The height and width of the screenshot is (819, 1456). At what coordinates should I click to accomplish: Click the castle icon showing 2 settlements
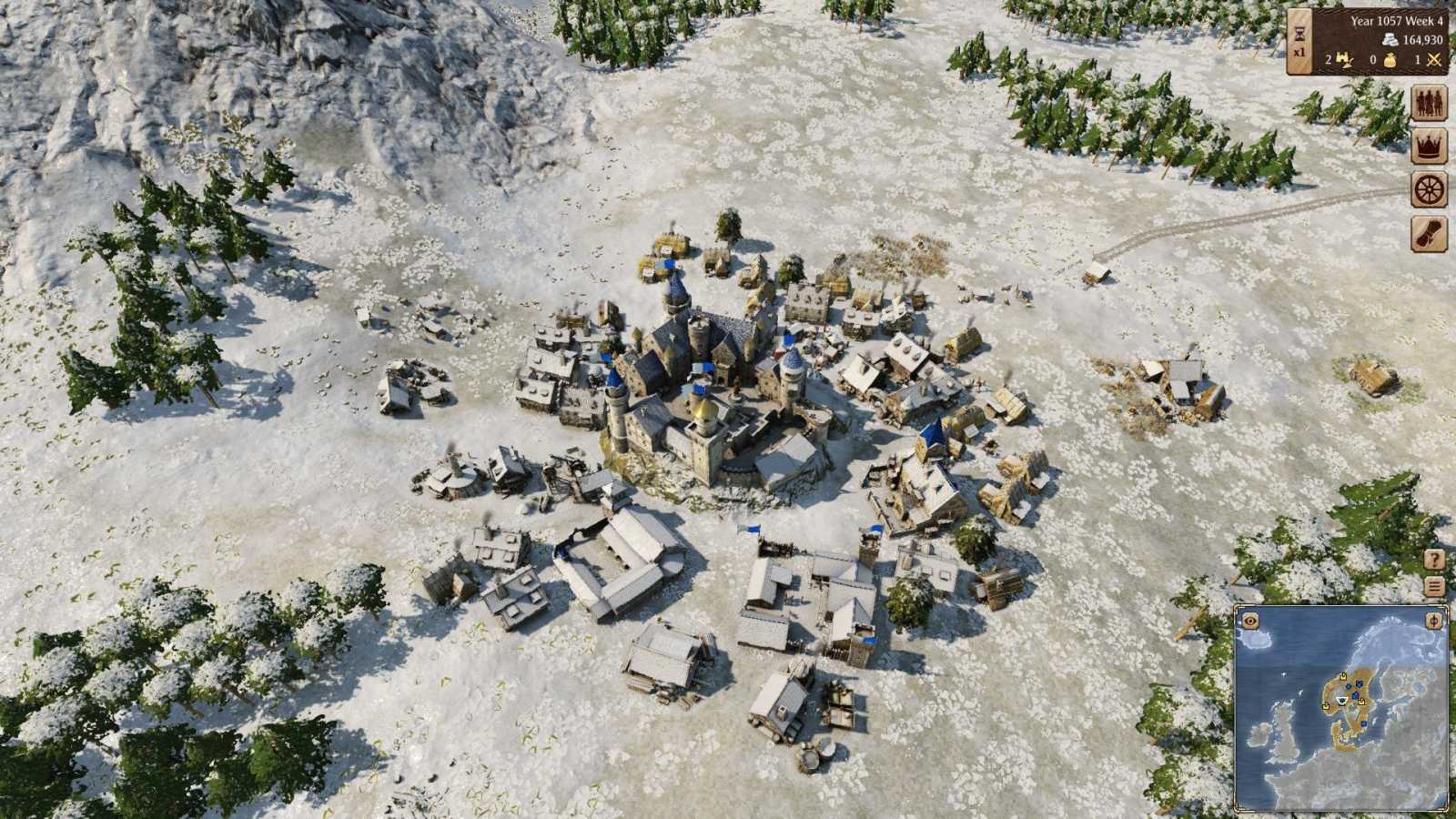point(1344,59)
